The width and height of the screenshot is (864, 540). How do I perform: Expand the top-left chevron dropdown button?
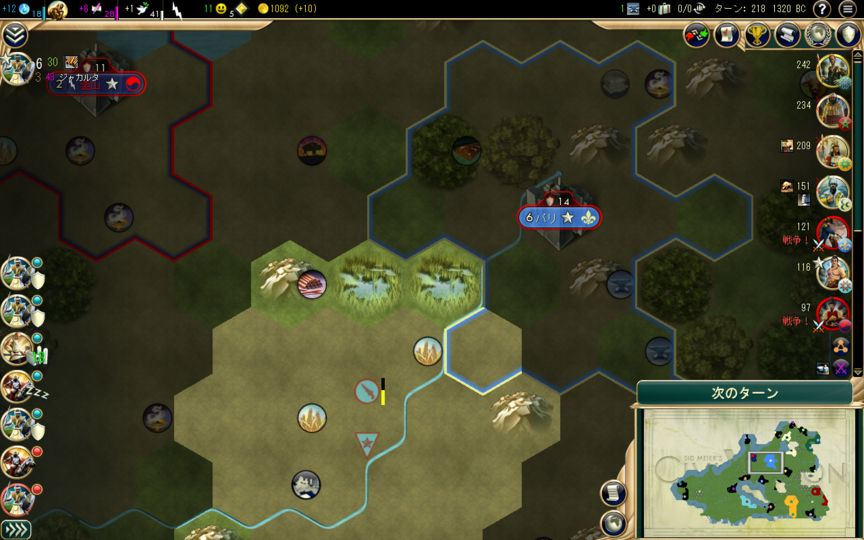click(x=14, y=36)
